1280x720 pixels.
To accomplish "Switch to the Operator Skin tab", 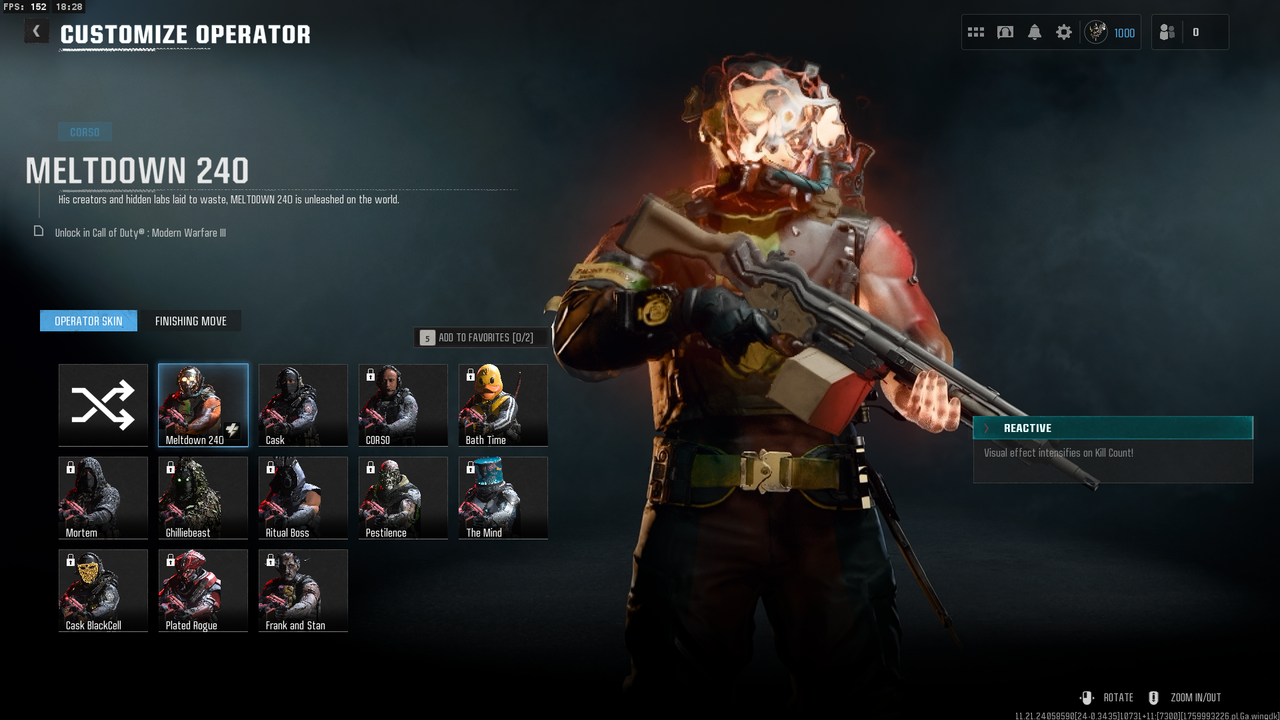I will (88, 321).
